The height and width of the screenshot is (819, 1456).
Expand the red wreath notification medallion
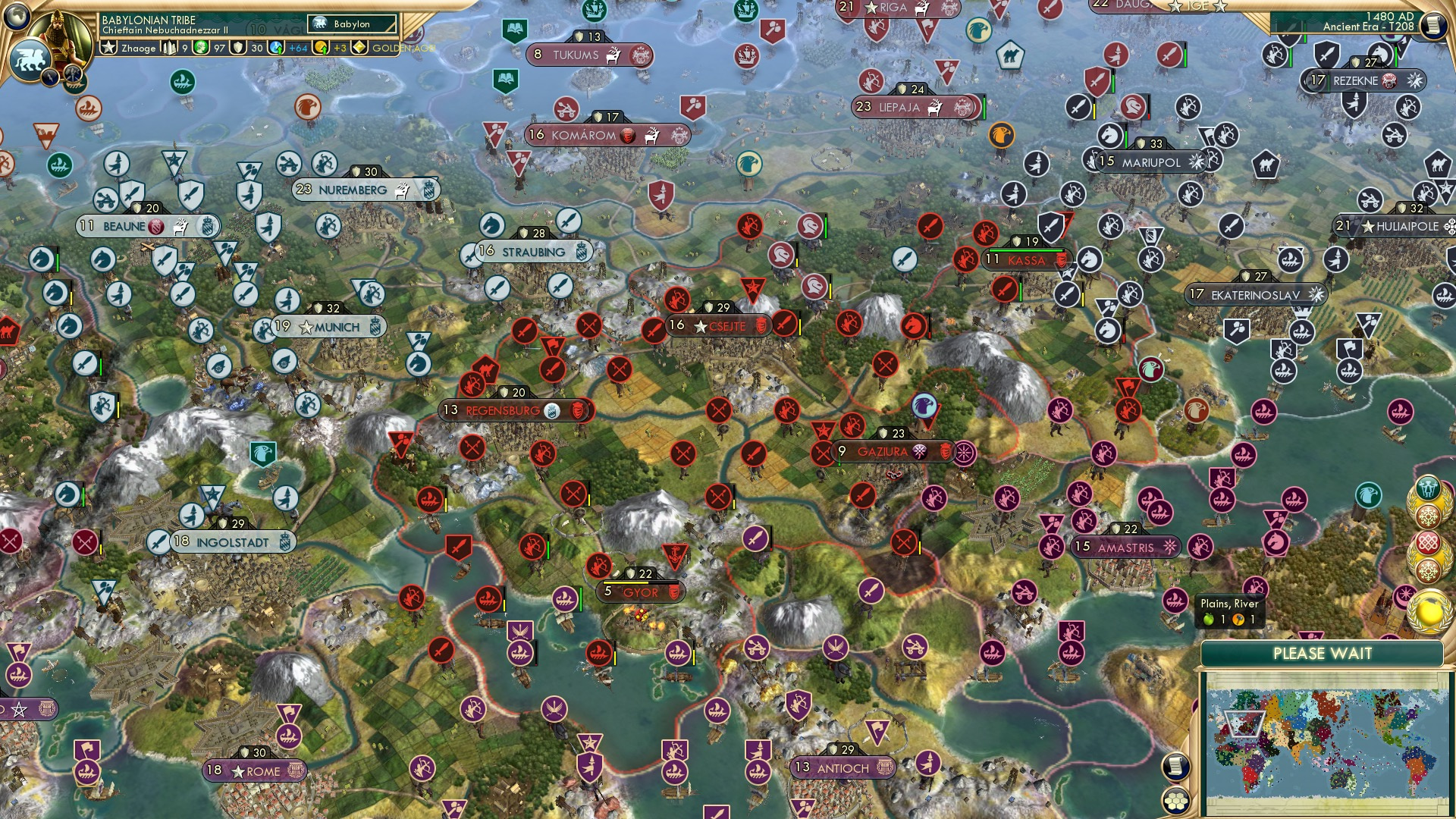pos(1428,541)
